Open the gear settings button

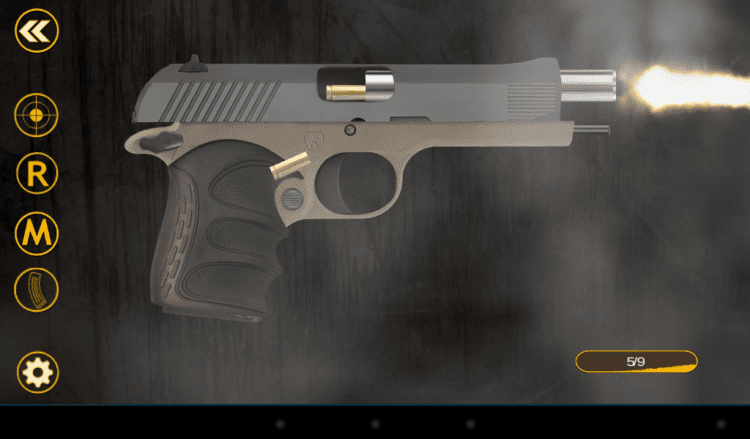click(x=38, y=373)
